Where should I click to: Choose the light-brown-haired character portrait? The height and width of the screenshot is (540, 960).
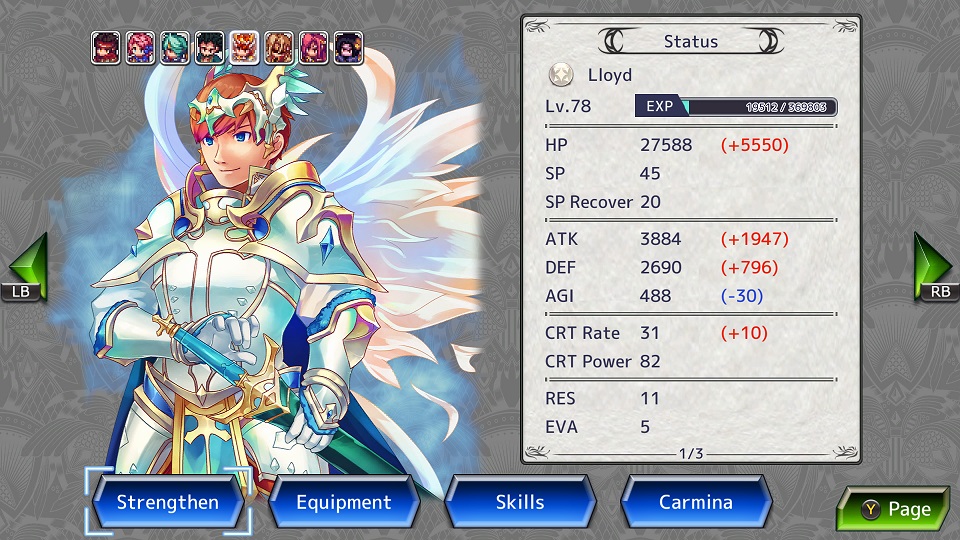[279, 48]
